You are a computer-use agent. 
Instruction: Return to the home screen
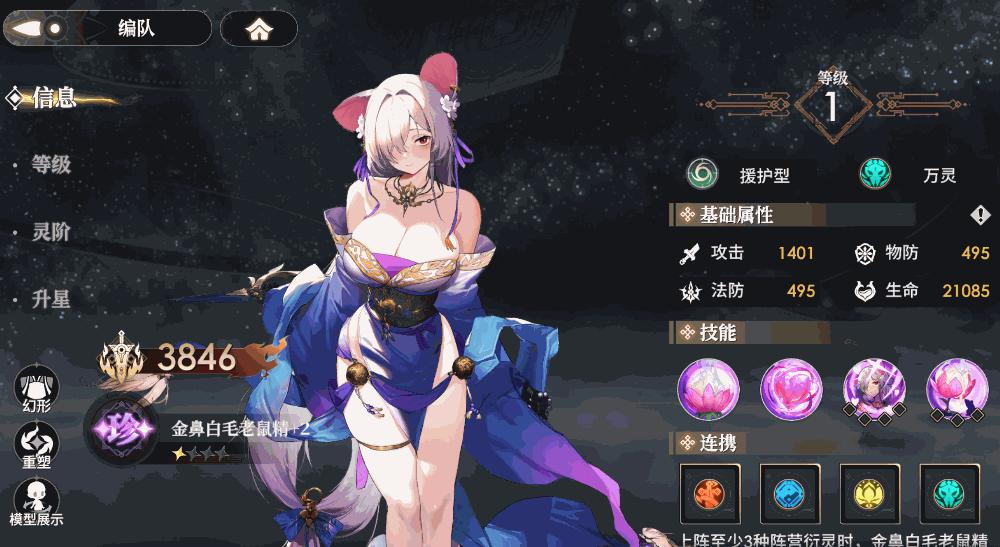[x=259, y=29]
